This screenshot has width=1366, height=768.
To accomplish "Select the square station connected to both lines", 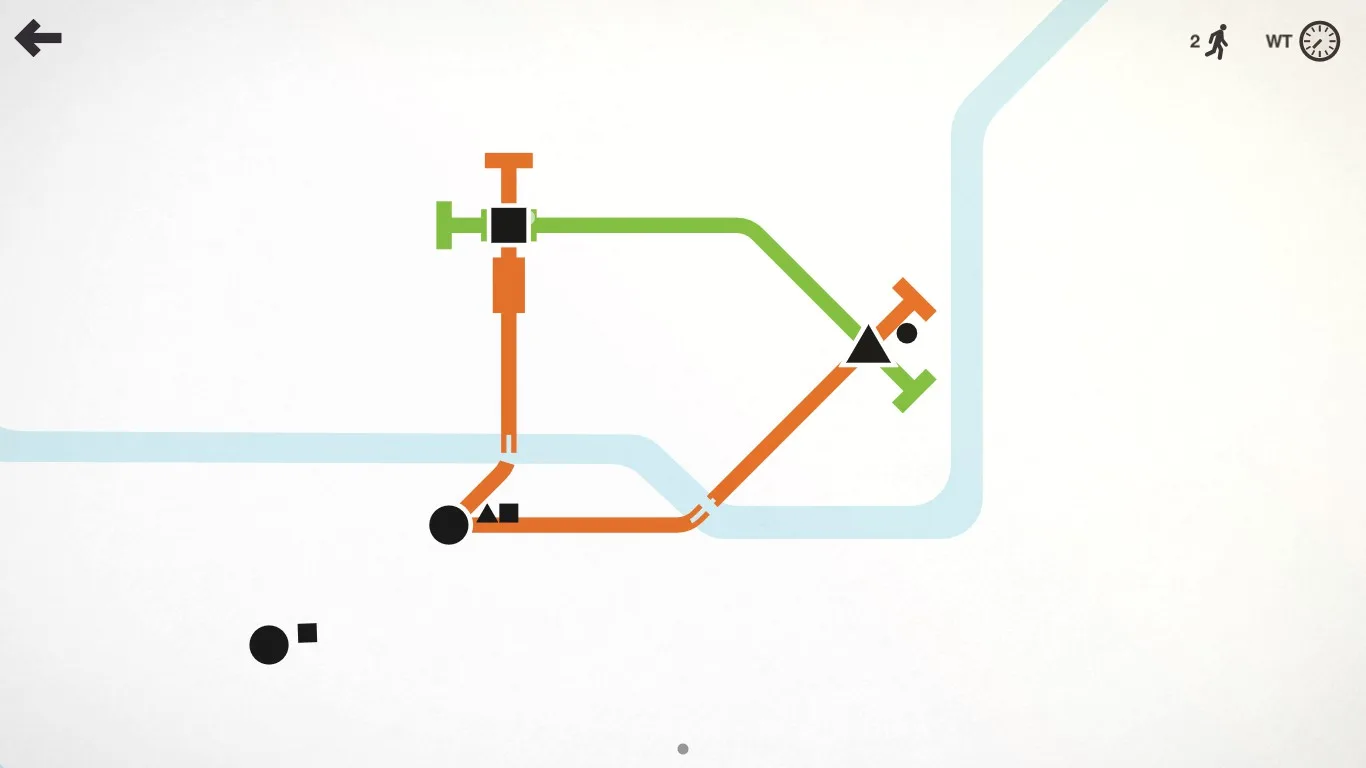I will [x=508, y=224].
